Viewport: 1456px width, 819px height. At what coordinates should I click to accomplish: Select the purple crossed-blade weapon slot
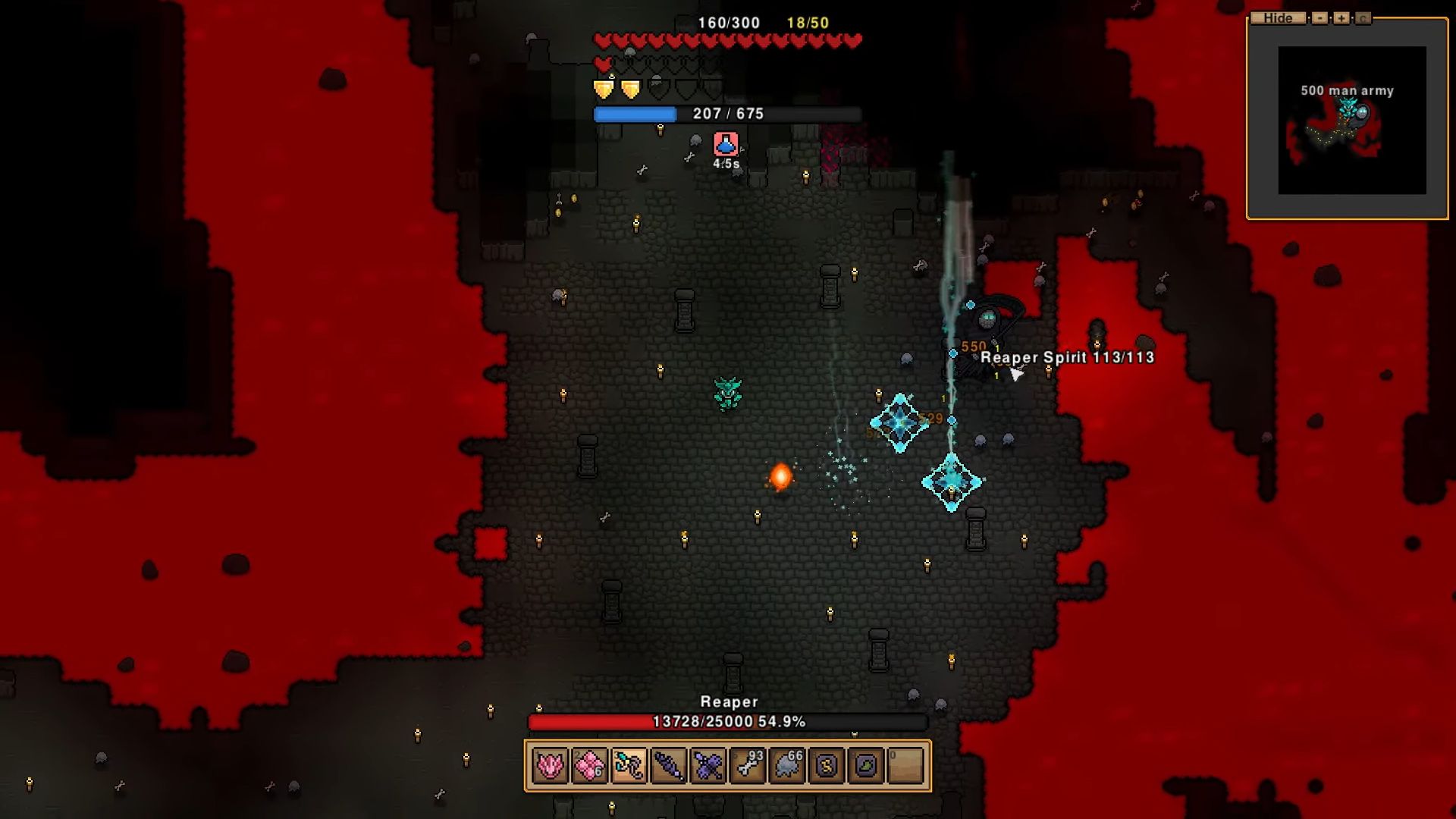pos(708,766)
